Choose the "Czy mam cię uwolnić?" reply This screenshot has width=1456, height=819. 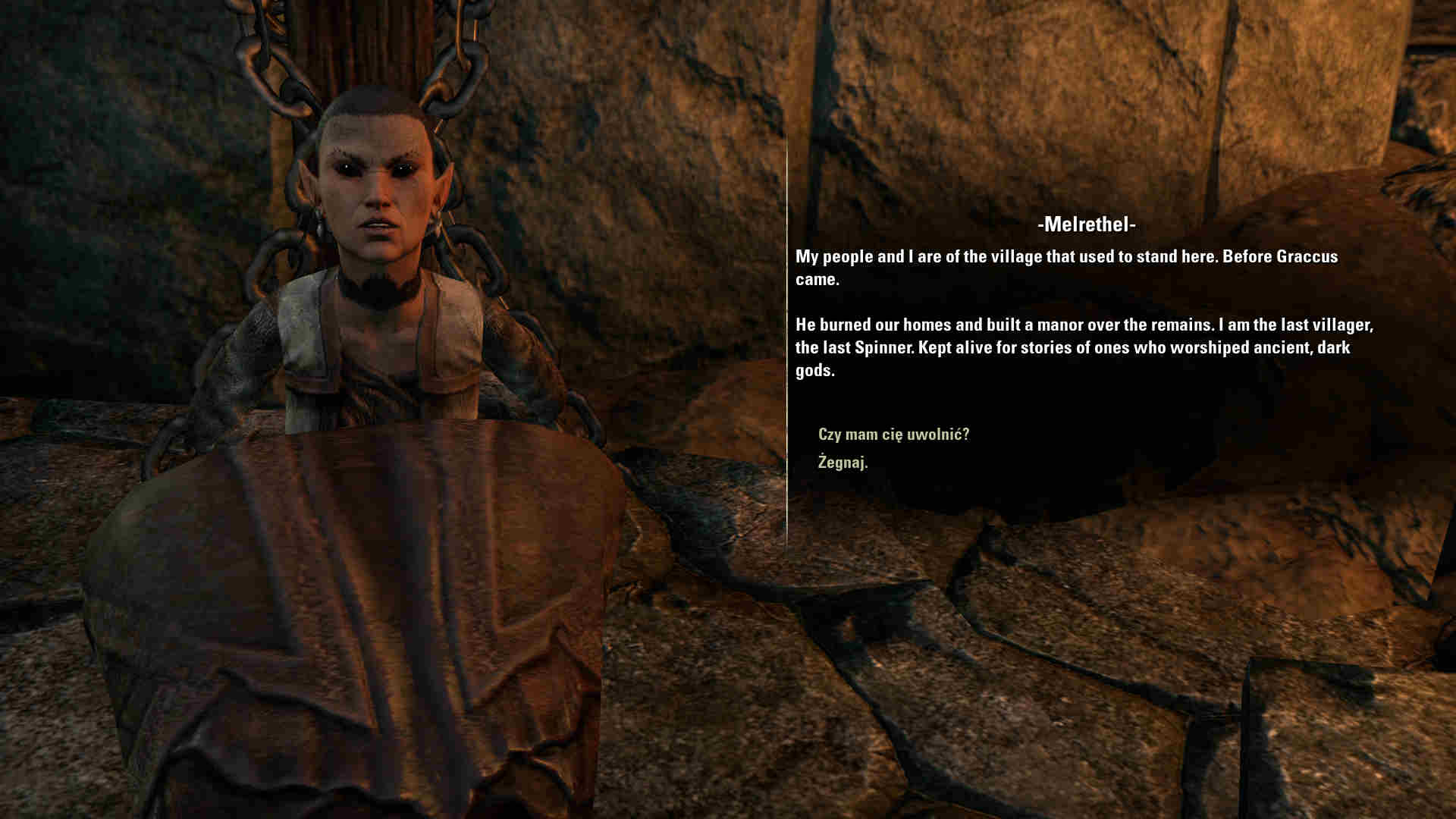tap(893, 435)
